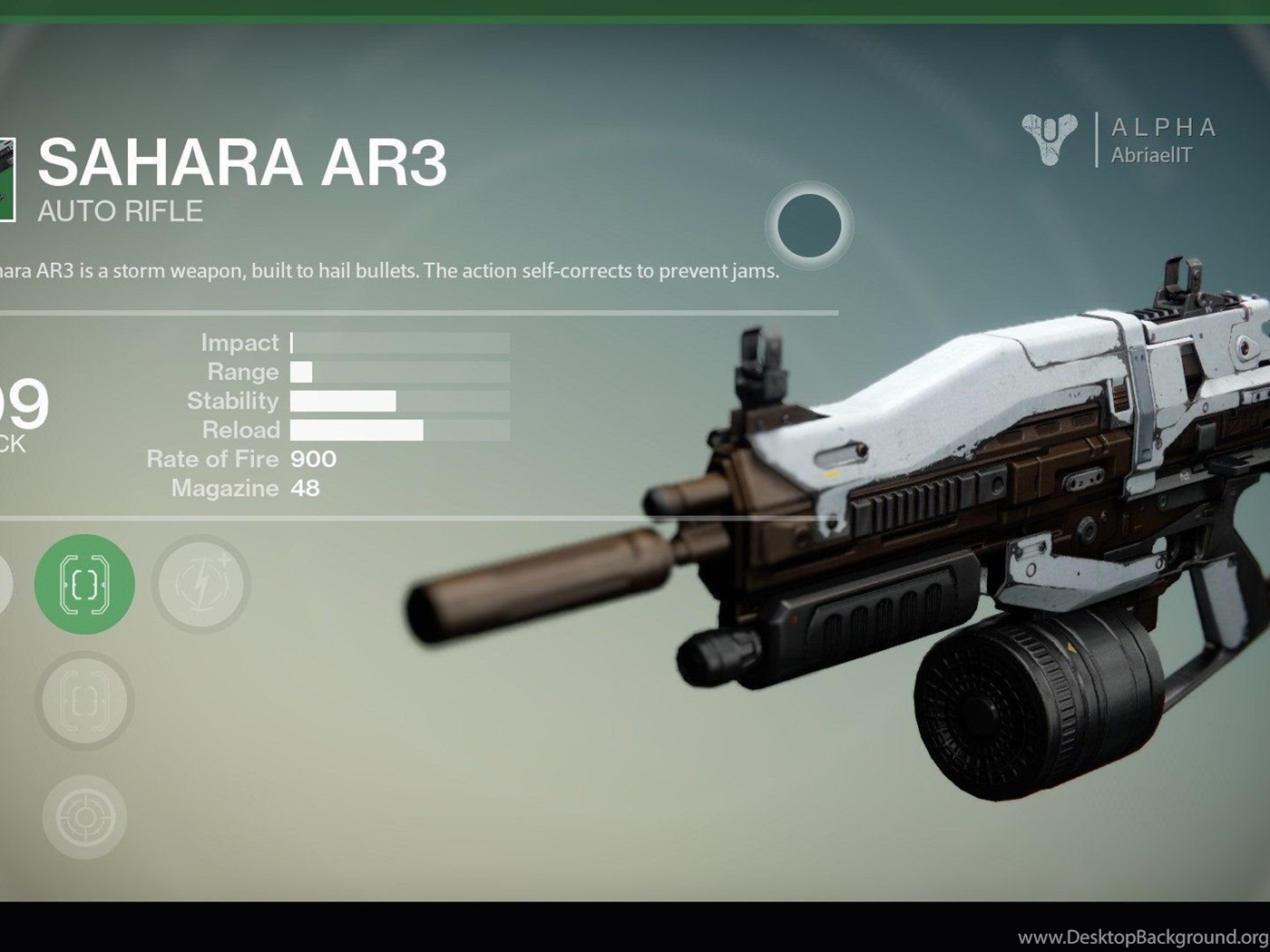Choose the lightning bolt perk node
This screenshot has height=952, width=1270.
coord(200,585)
